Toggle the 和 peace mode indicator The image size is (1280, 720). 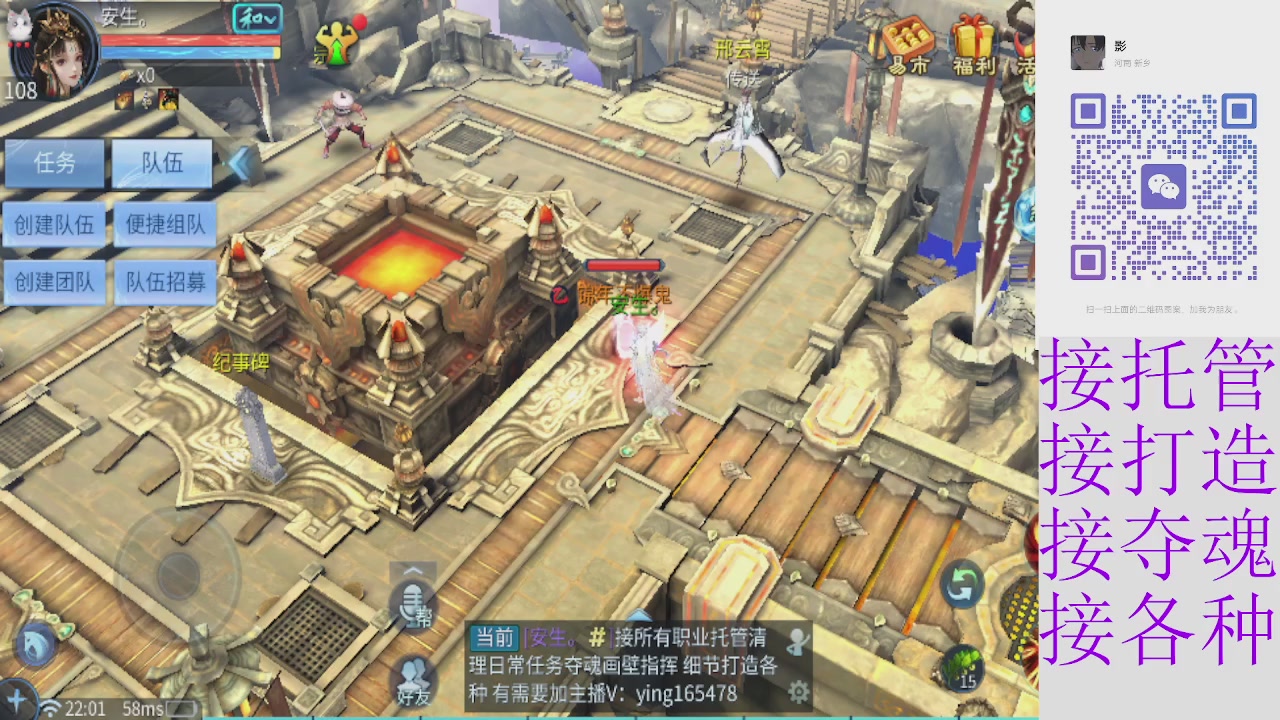click(x=258, y=18)
